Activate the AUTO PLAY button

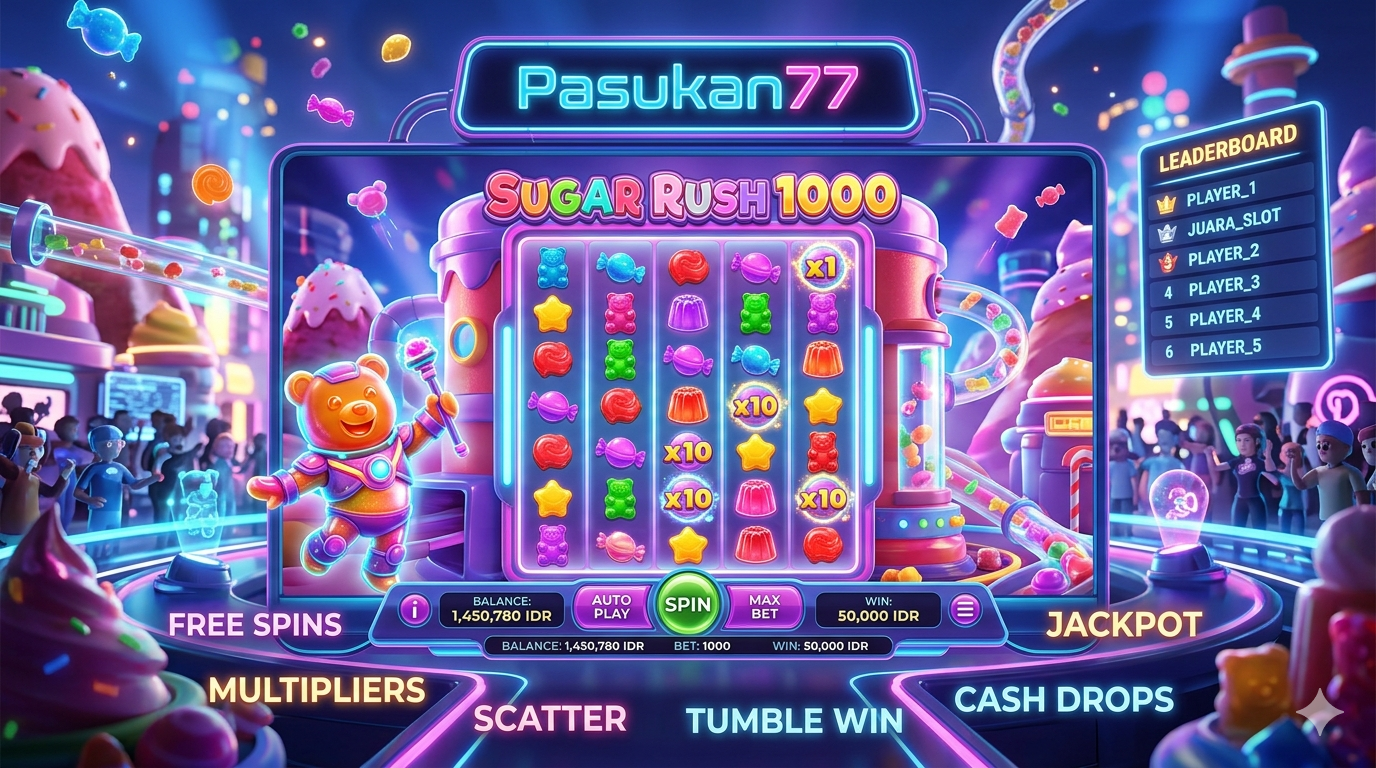click(x=611, y=606)
